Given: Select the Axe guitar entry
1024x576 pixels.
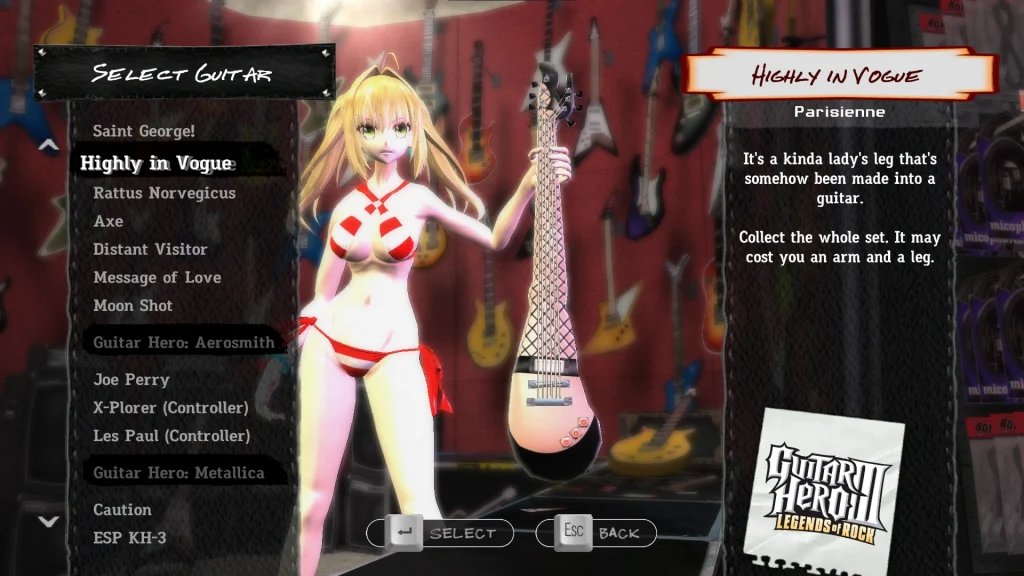Looking at the screenshot, I should 108,221.
